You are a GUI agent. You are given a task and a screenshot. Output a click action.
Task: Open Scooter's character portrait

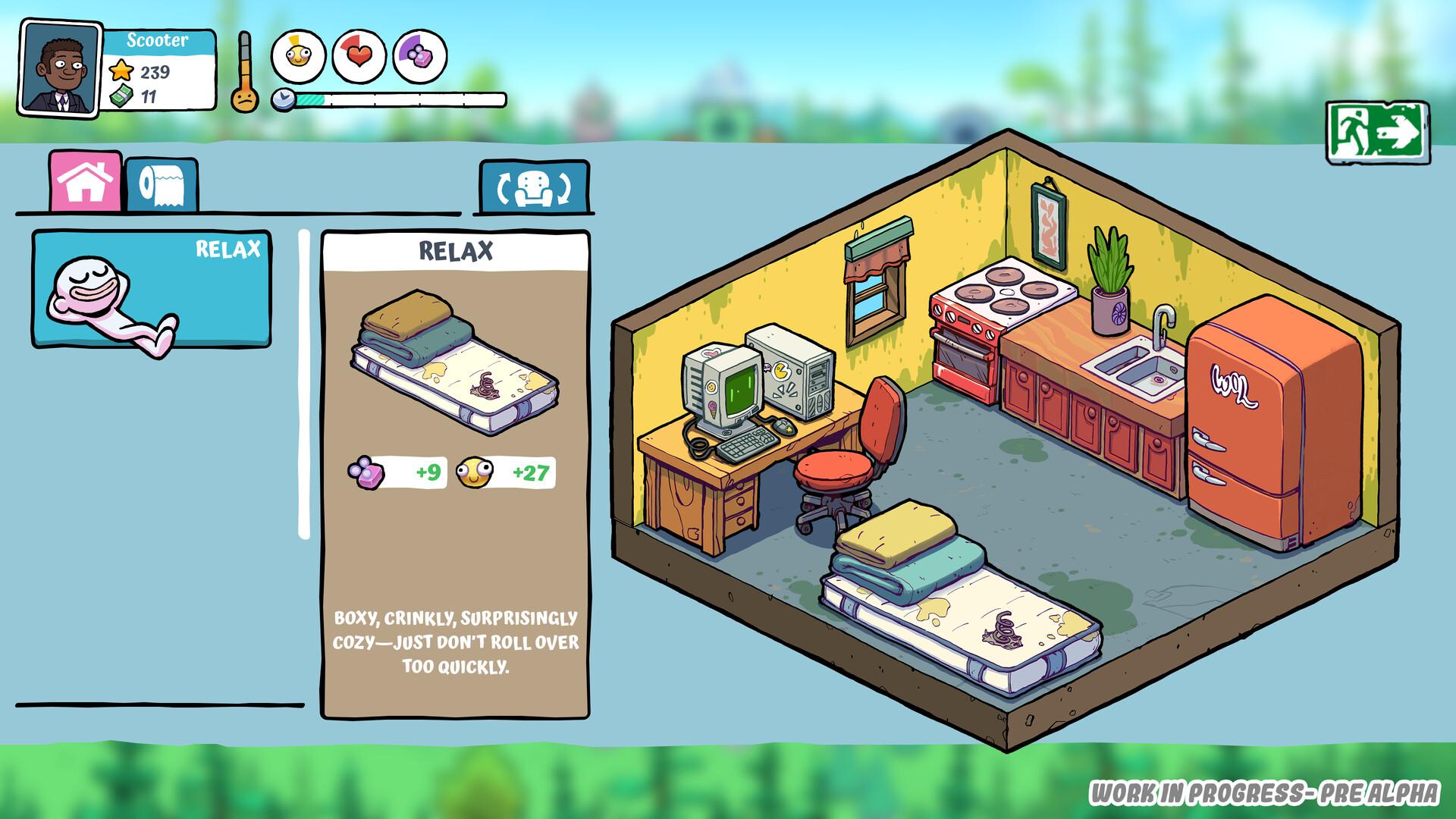[61, 70]
